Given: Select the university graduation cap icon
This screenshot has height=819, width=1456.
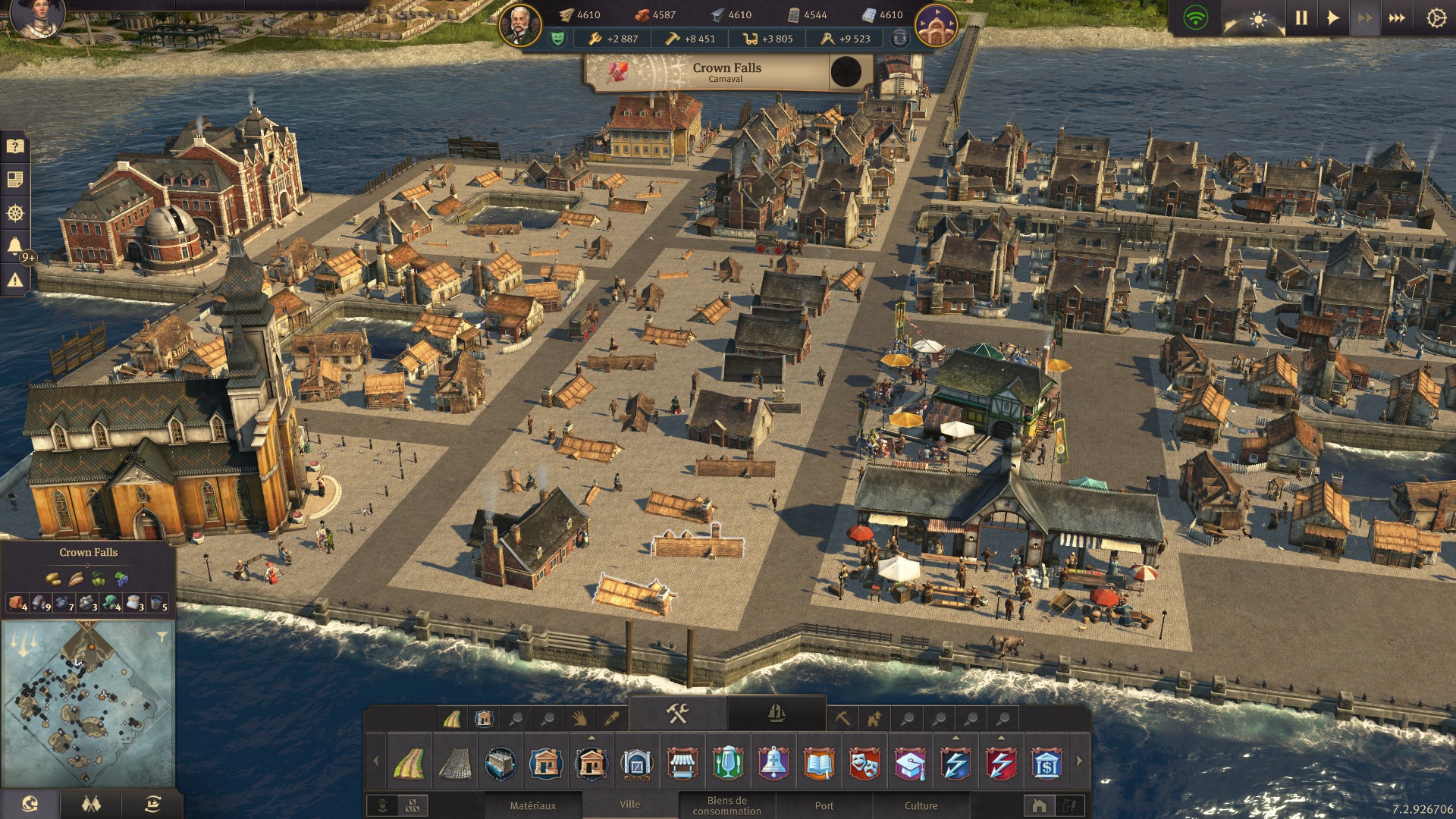Looking at the screenshot, I should tap(910, 764).
